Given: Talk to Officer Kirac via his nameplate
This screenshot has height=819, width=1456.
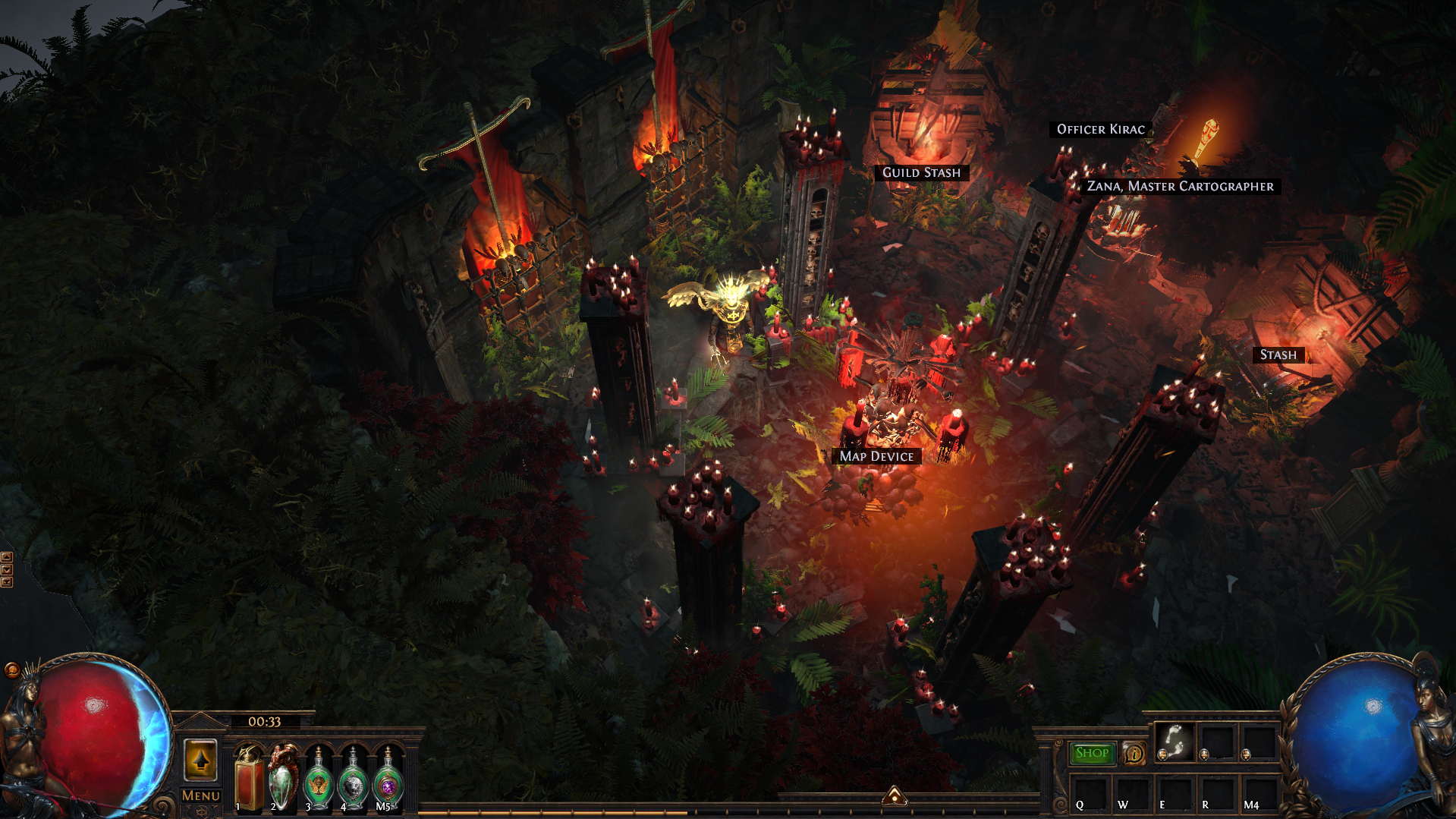Looking at the screenshot, I should (x=1101, y=129).
